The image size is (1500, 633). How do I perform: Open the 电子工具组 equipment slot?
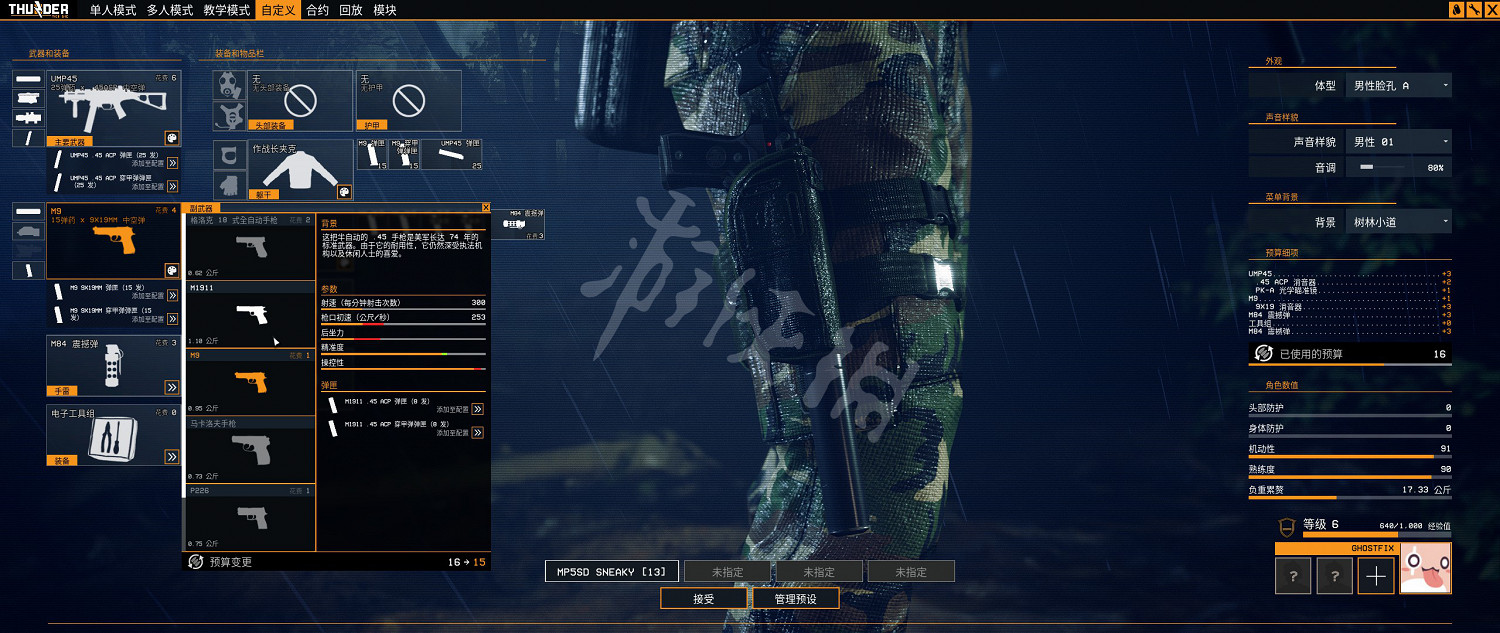113,436
